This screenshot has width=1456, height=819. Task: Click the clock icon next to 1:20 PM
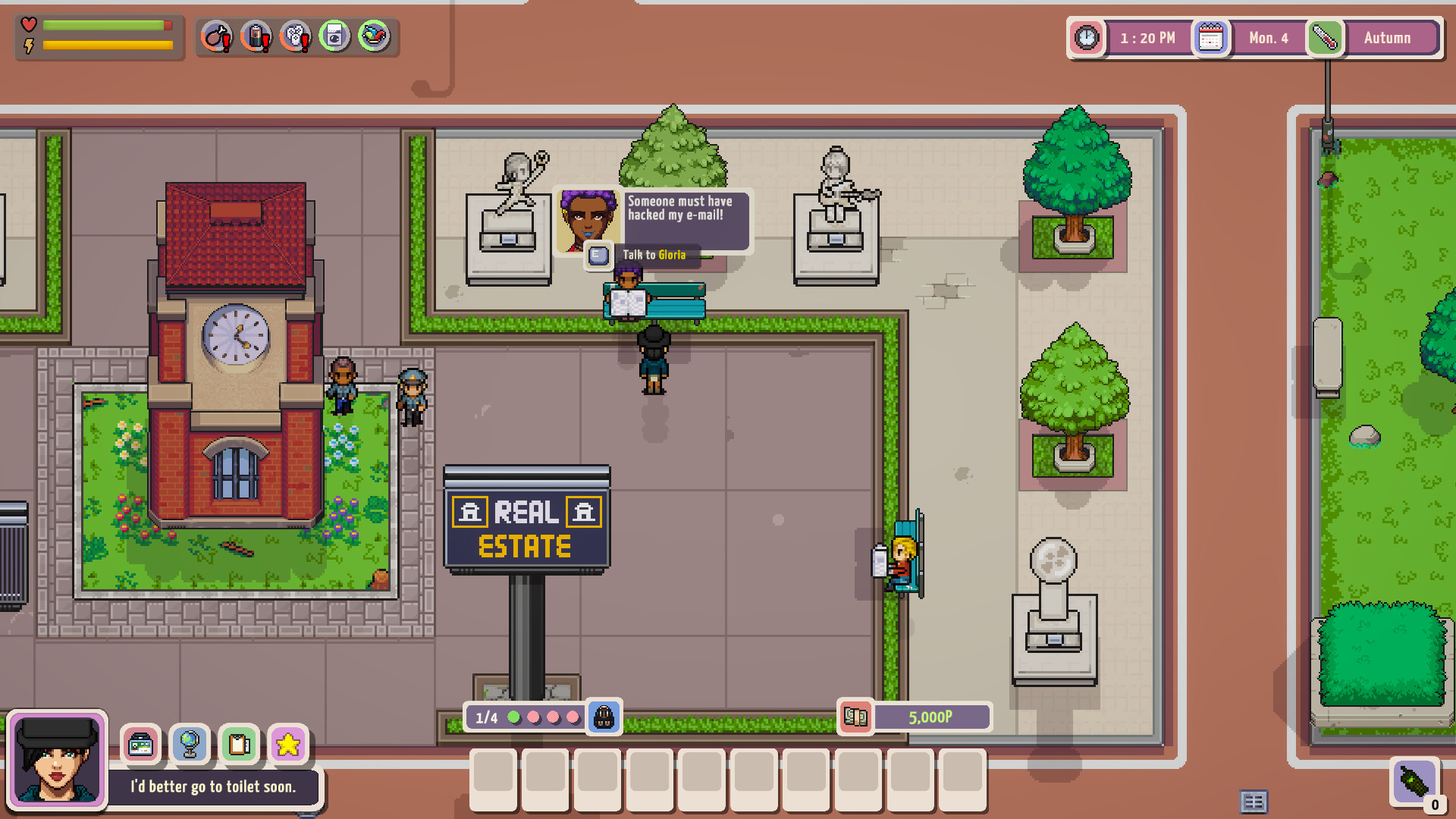[x=1087, y=37]
